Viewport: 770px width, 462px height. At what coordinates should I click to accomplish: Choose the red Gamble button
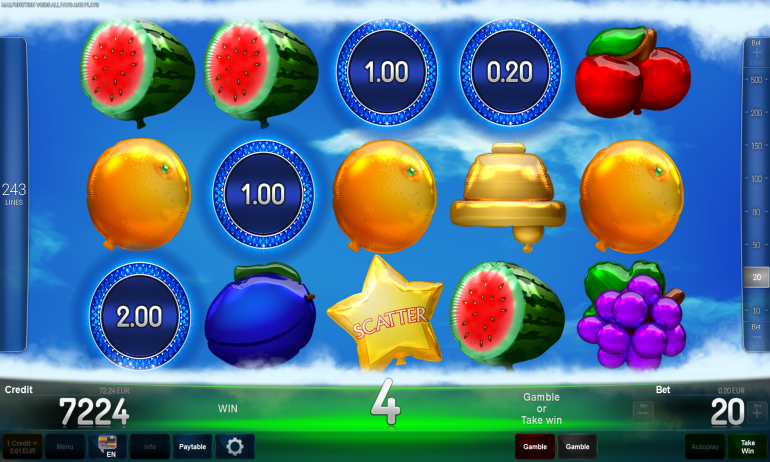[x=535, y=447]
